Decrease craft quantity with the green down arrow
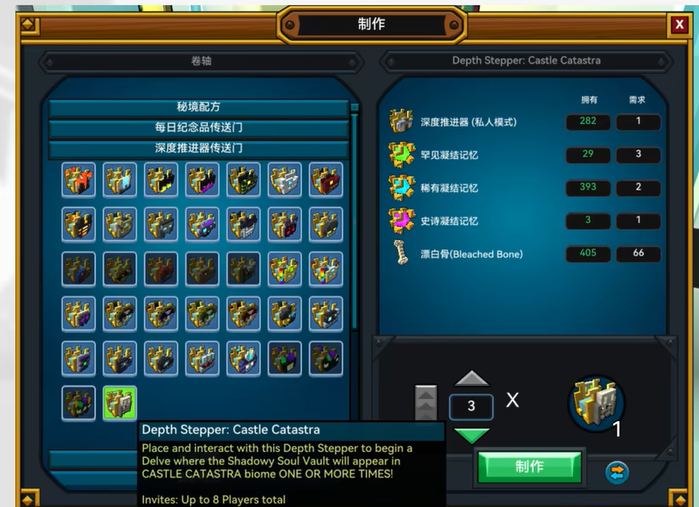This screenshot has width=699, height=507. point(471,435)
